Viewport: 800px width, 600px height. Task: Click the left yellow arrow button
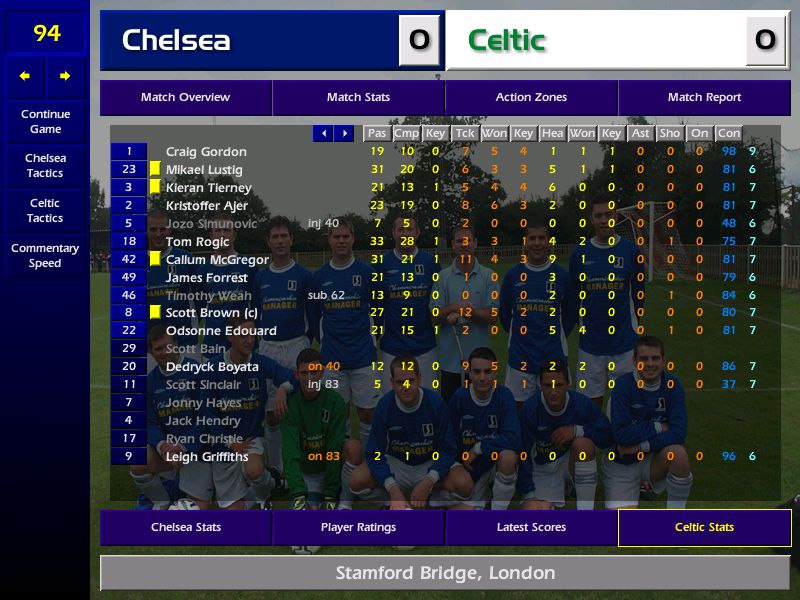[25, 76]
